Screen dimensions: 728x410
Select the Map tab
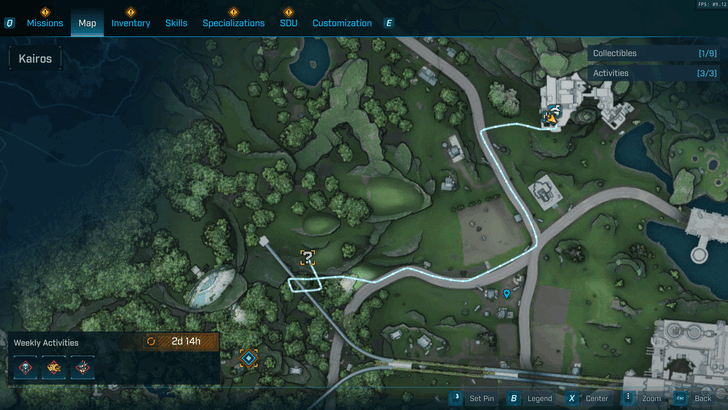pyautogui.click(x=87, y=23)
